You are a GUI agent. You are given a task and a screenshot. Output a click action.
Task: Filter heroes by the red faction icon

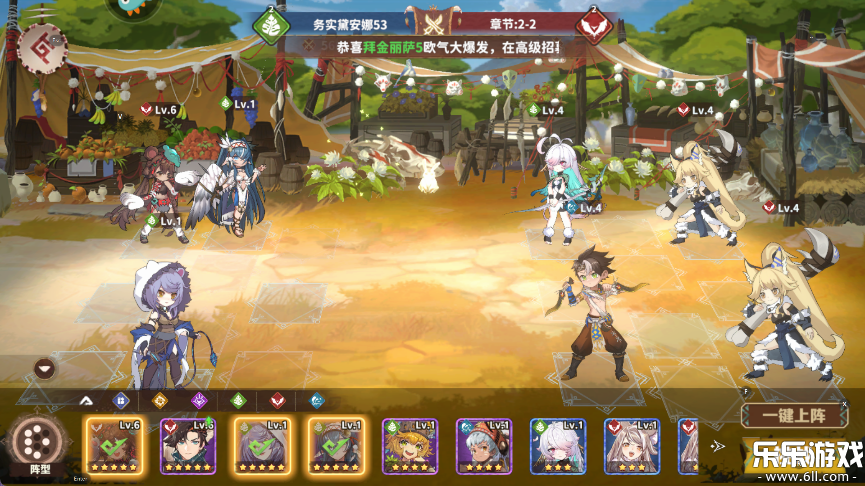(x=277, y=400)
